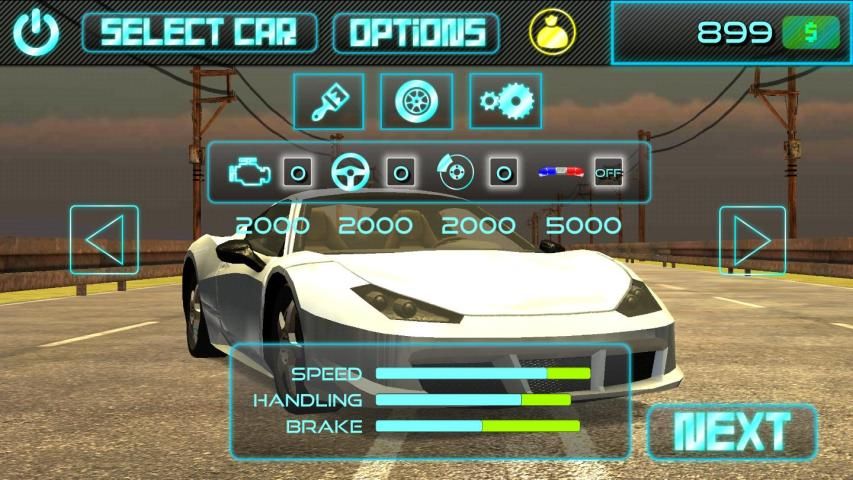Tap the green dollar cash button
This screenshot has height=480, width=853.
coord(811,33)
